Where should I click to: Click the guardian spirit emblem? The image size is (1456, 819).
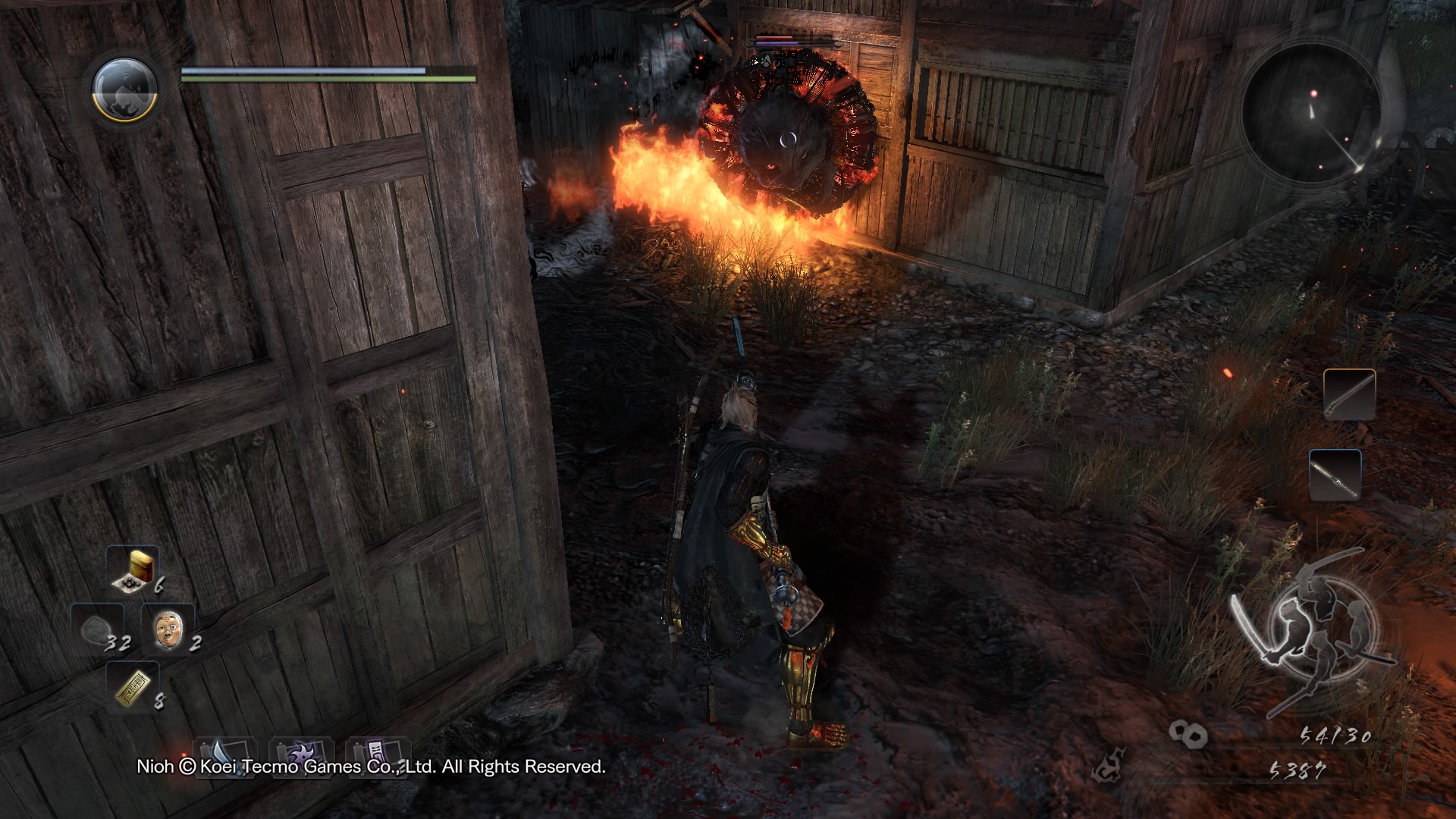coord(124,89)
